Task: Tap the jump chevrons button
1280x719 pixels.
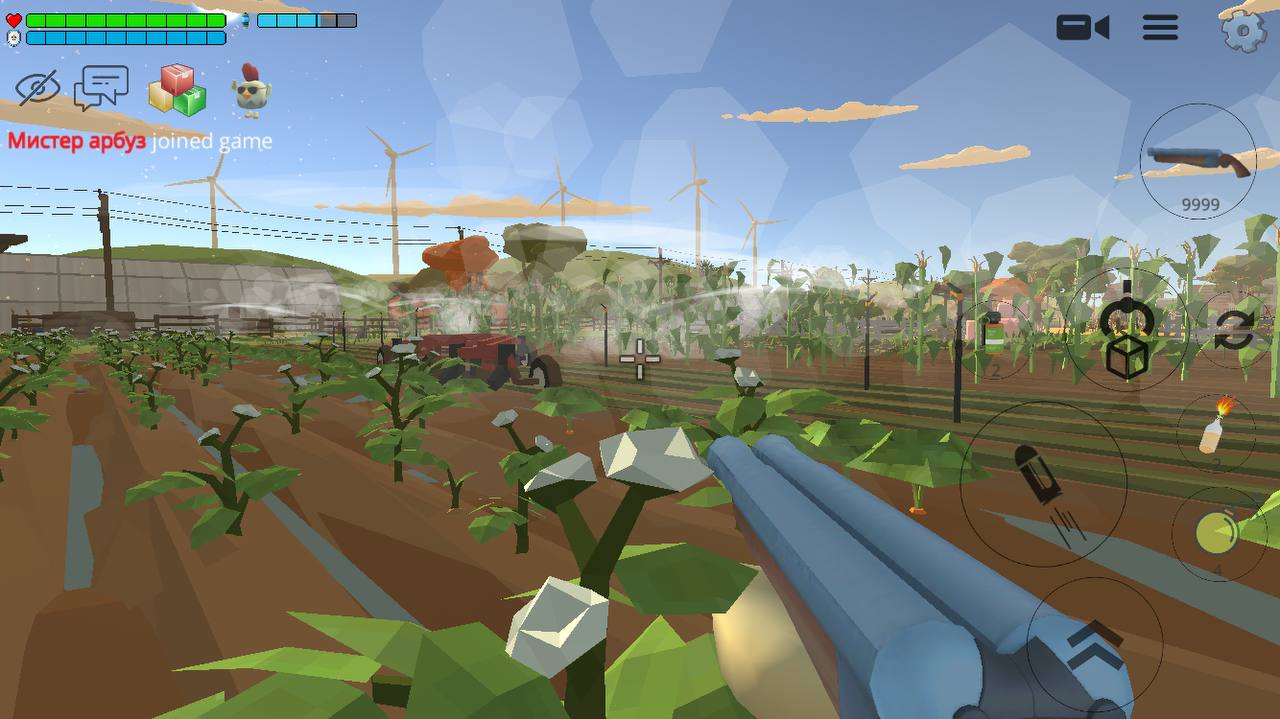Action: pyautogui.click(x=1094, y=643)
